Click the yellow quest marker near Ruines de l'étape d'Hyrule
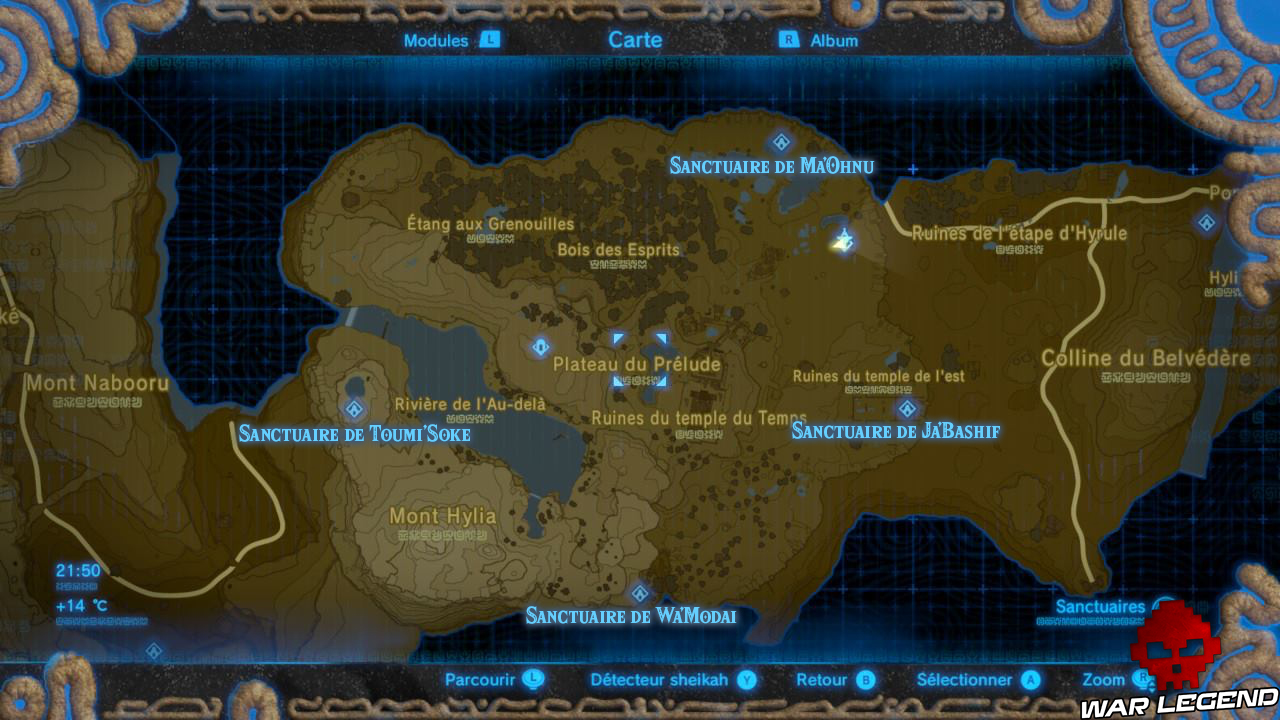The width and height of the screenshot is (1280, 720). pyautogui.click(x=841, y=238)
